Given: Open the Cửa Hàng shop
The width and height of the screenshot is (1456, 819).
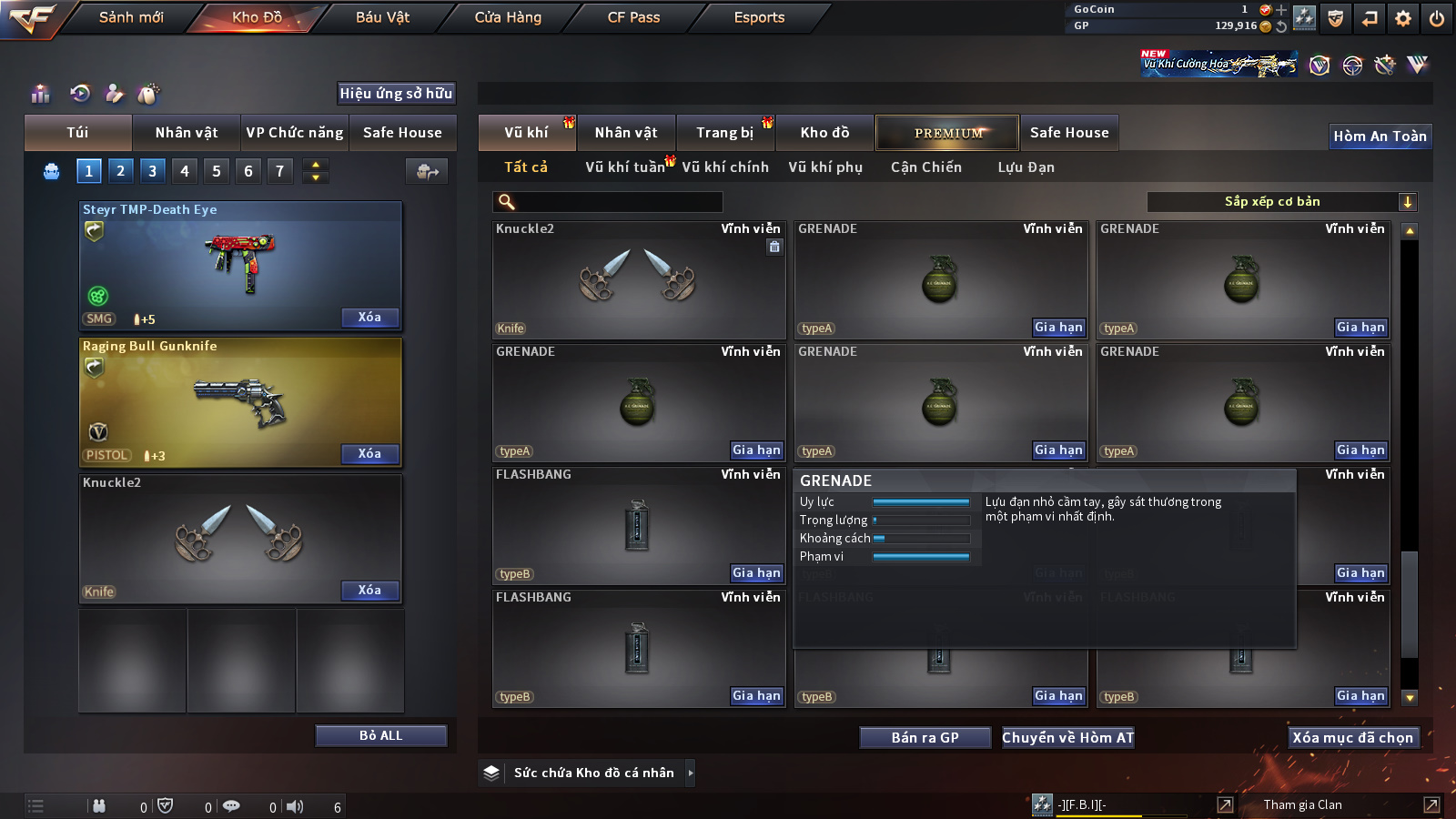Looking at the screenshot, I should tap(508, 17).
